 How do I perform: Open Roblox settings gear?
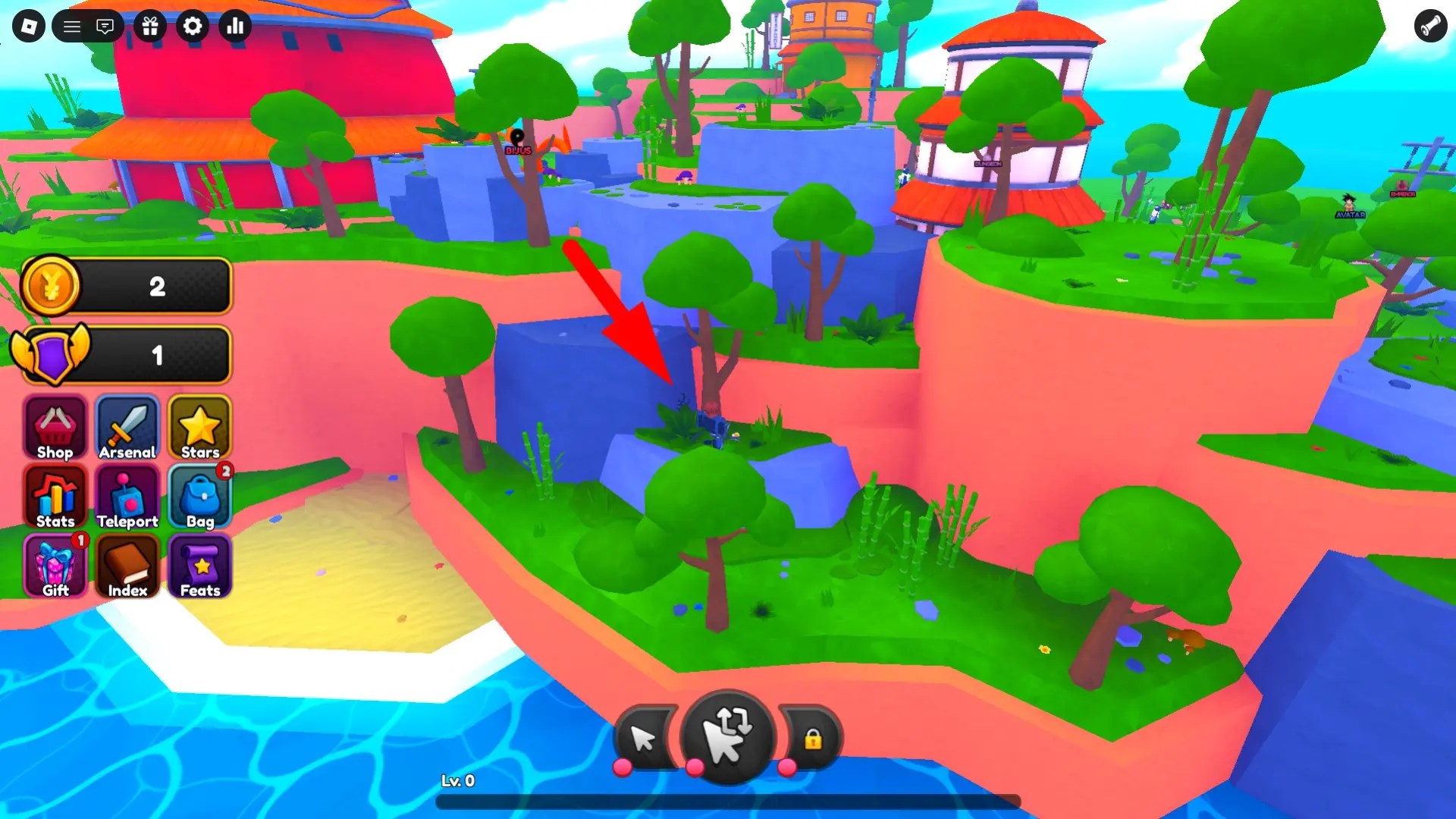click(193, 26)
